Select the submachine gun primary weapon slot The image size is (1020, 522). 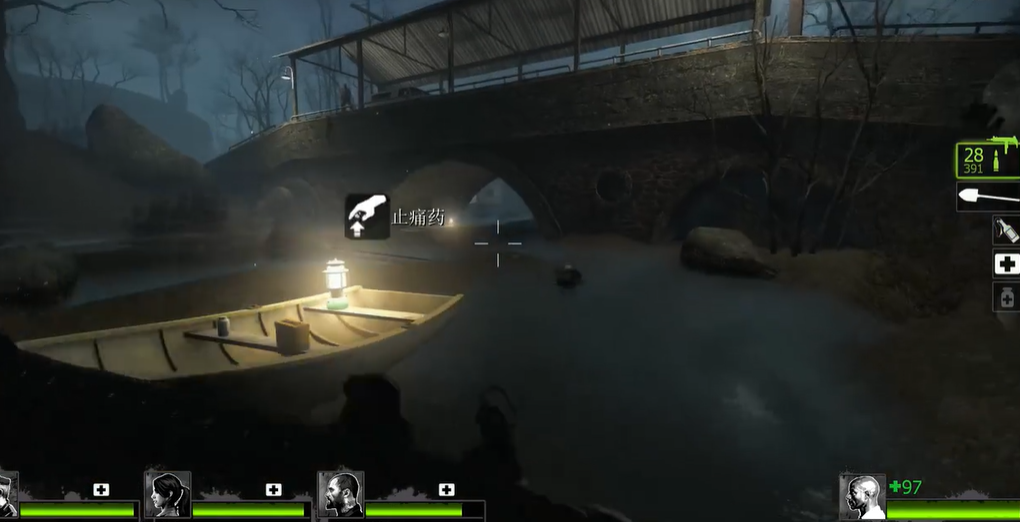click(x=988, y=159)
